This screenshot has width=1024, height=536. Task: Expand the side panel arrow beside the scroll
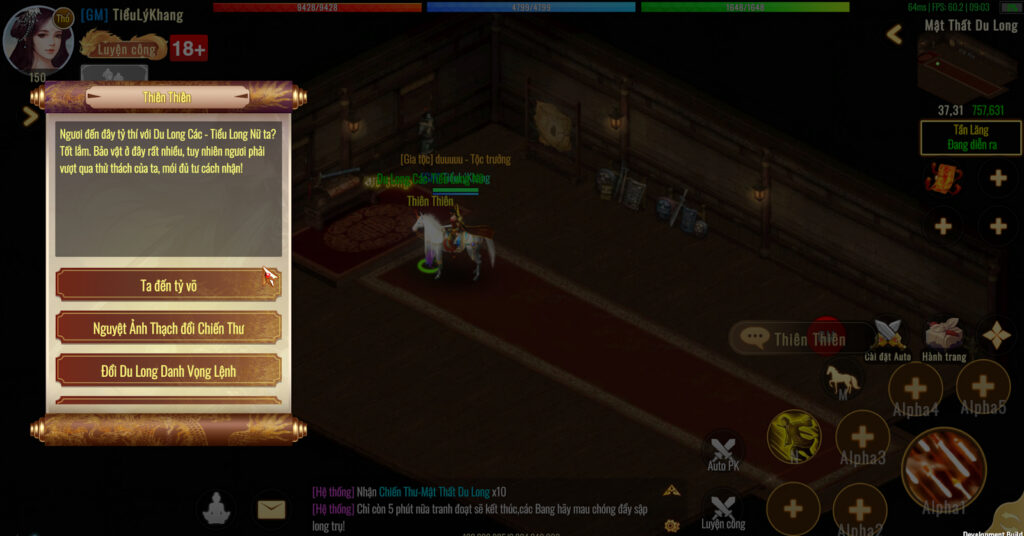[29, 116]
